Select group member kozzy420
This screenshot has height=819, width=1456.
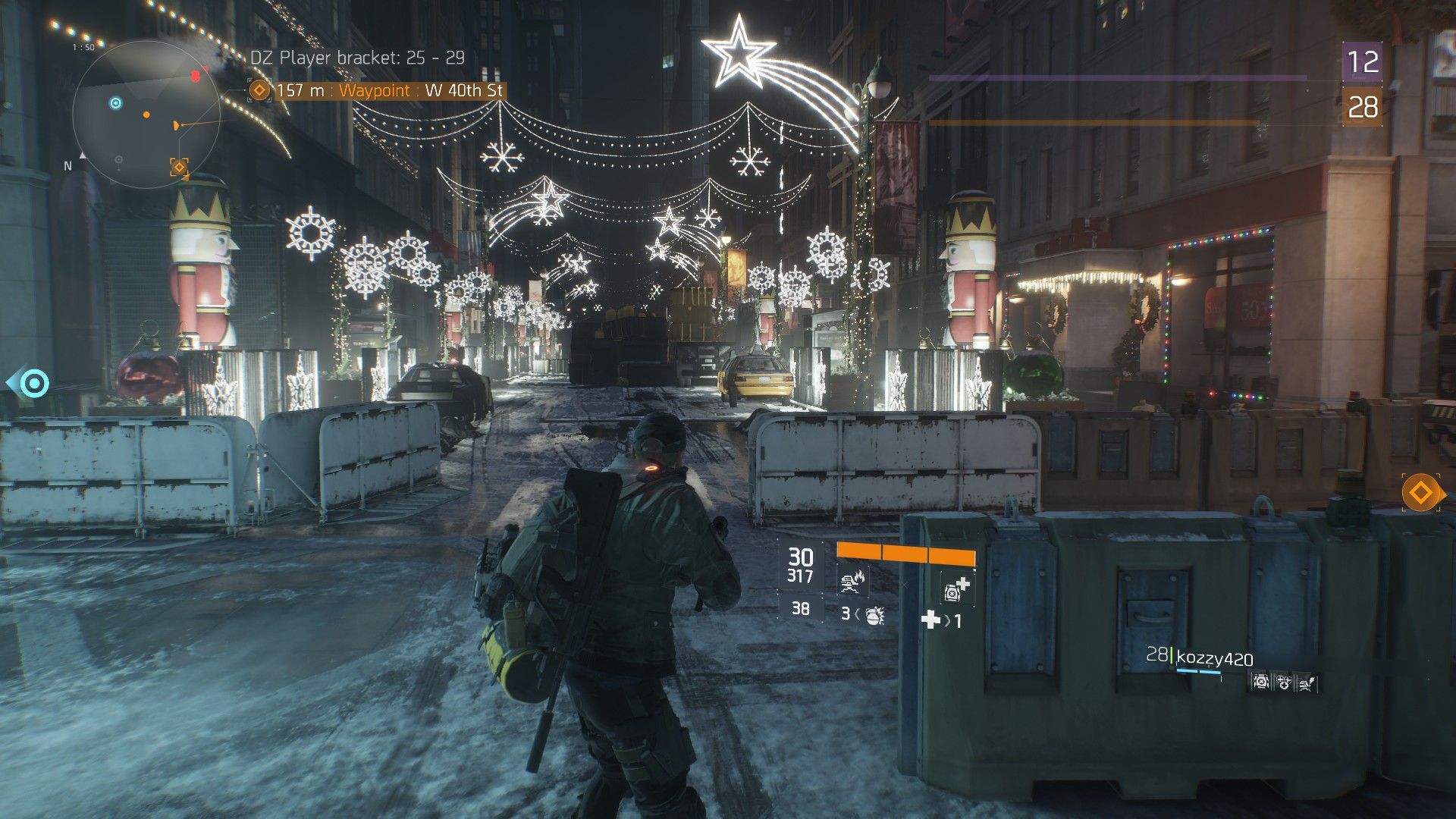(1213, 658)
